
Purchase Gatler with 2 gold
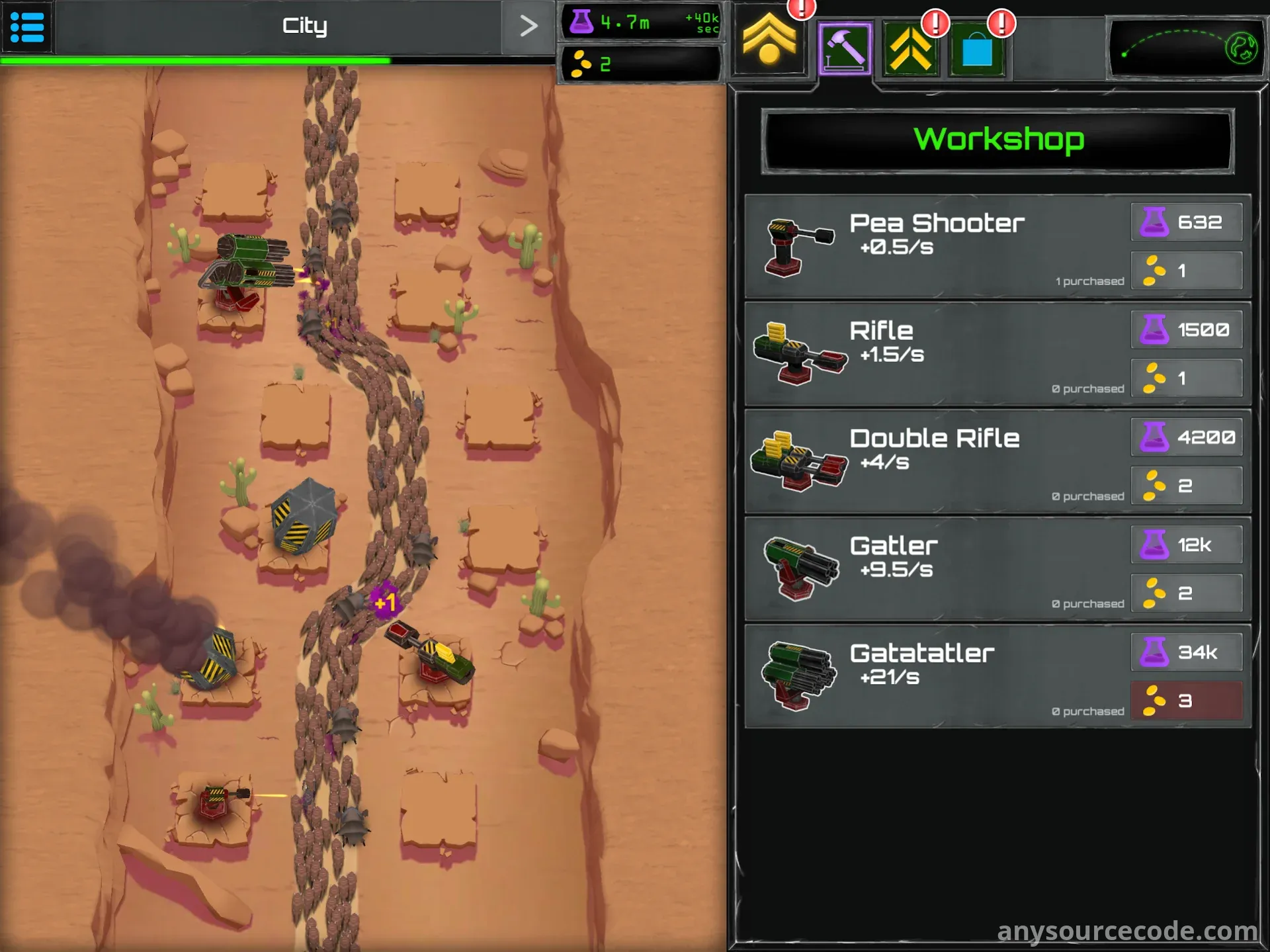point(1187,593)
